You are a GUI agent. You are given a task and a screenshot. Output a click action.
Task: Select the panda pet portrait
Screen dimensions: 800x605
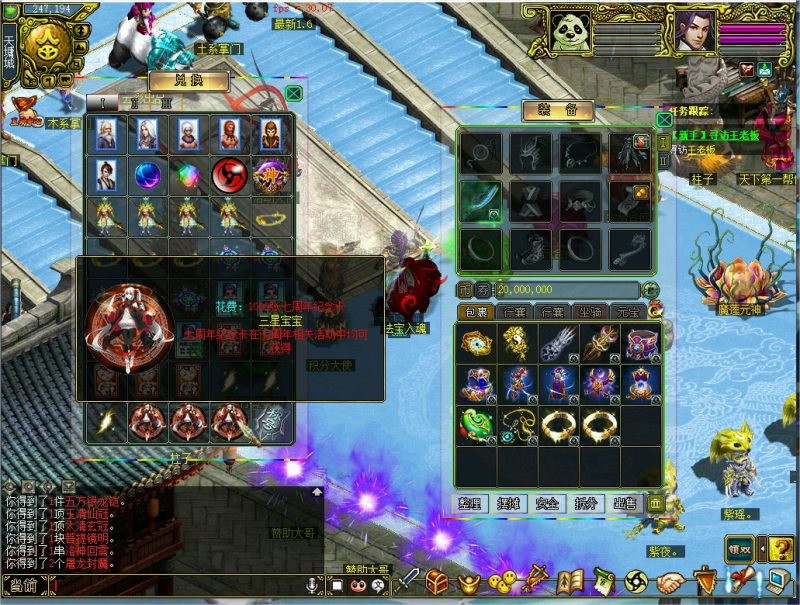(x=571, y=32)
